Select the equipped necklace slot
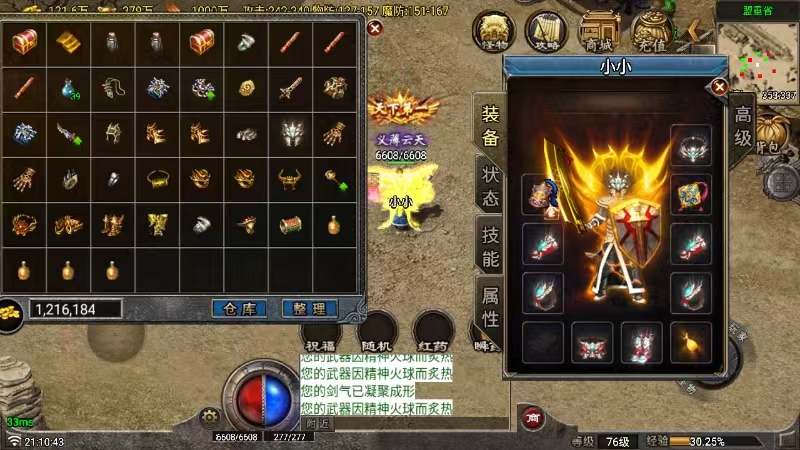This screenshot has height=450, width=800. pos(690,147)
